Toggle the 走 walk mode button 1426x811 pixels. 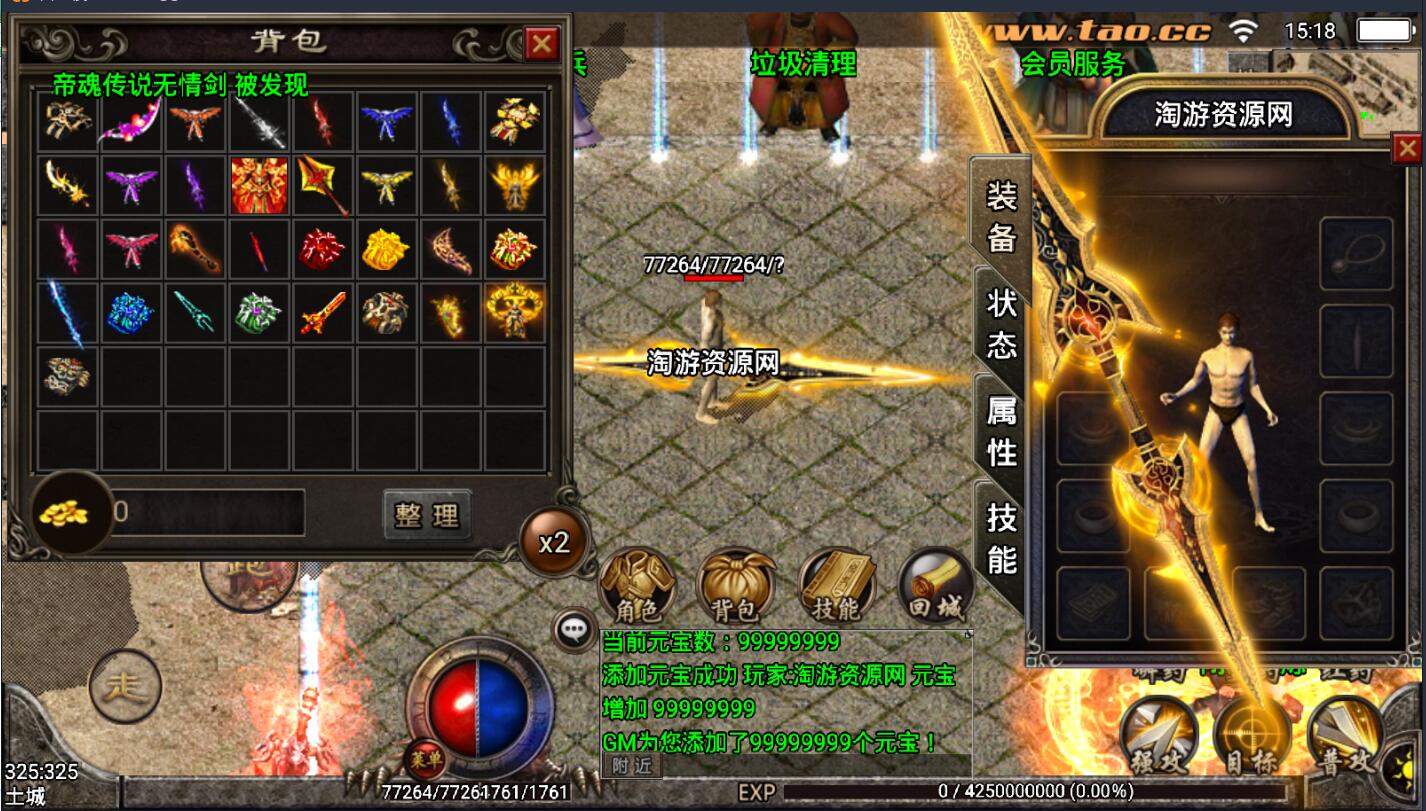pyautogui.click(x=126, y=687)
